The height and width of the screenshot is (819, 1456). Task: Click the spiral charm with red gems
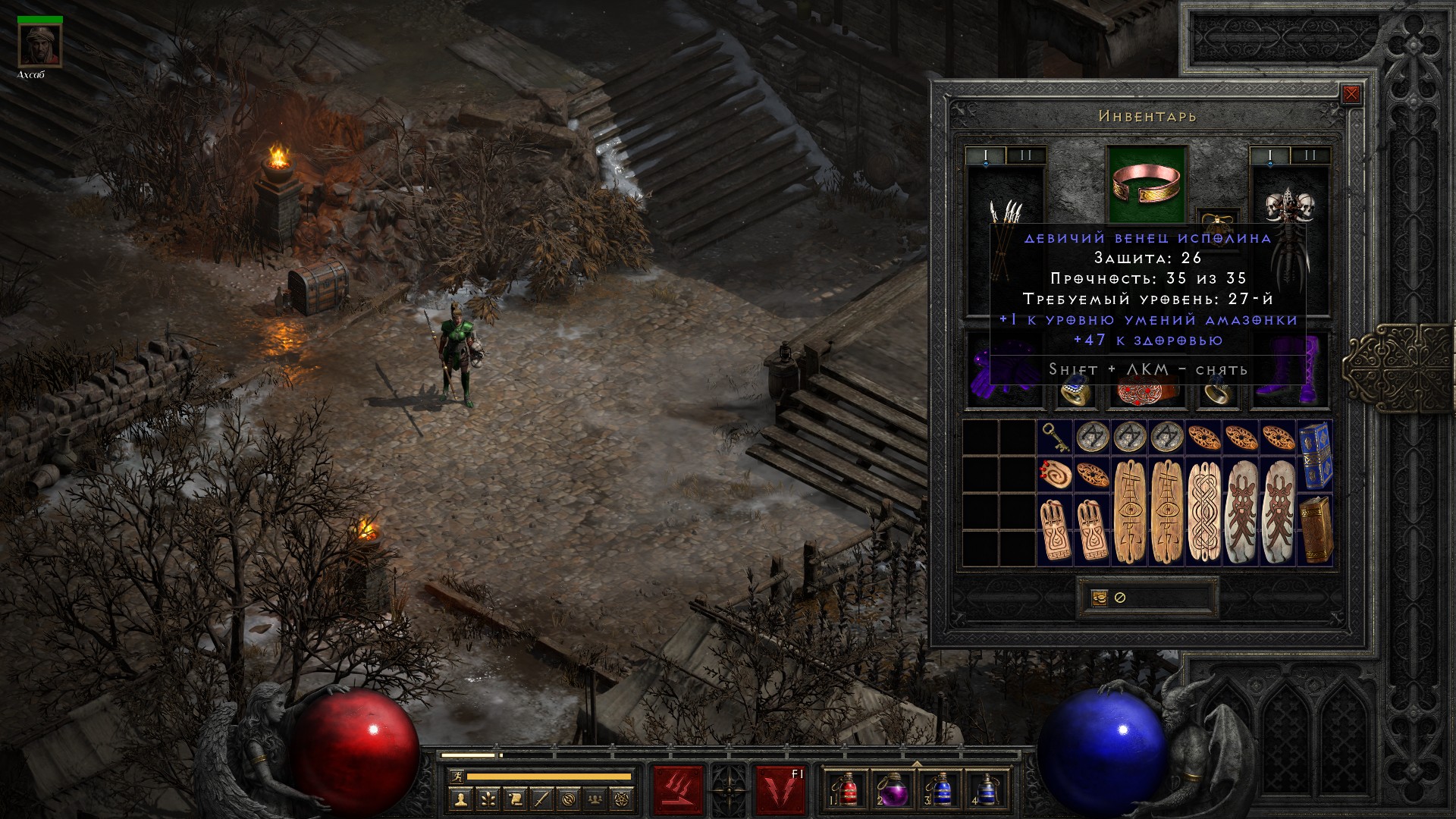click(x=1055, y=474)
